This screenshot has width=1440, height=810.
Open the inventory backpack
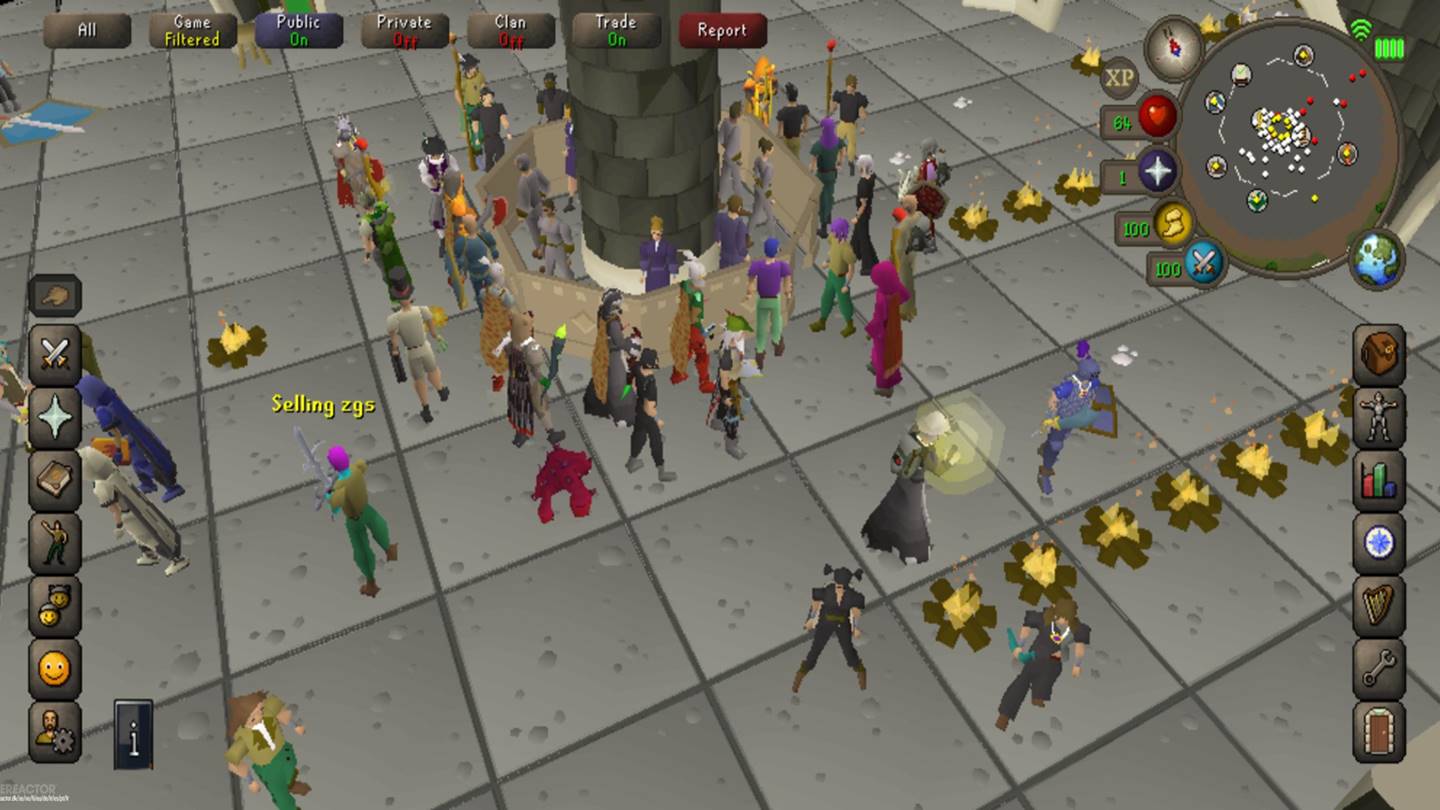[1379, 354]
